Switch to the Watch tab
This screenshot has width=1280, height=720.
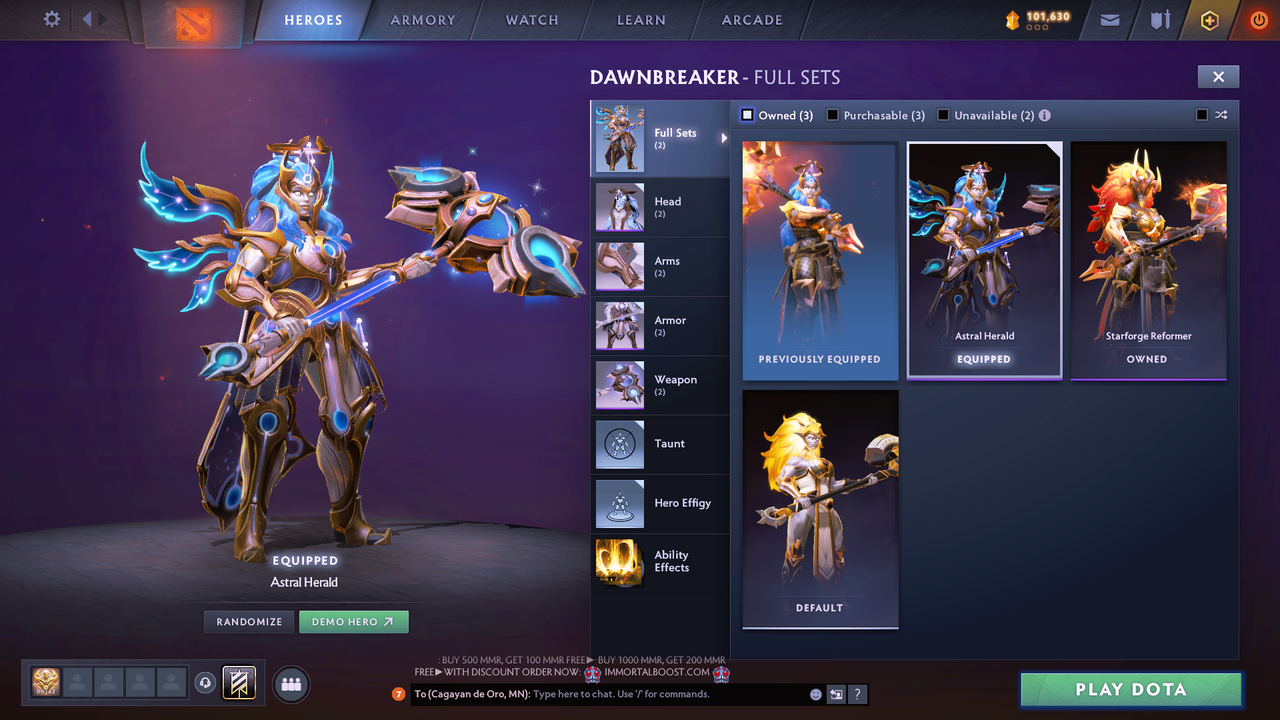[531, 20]
